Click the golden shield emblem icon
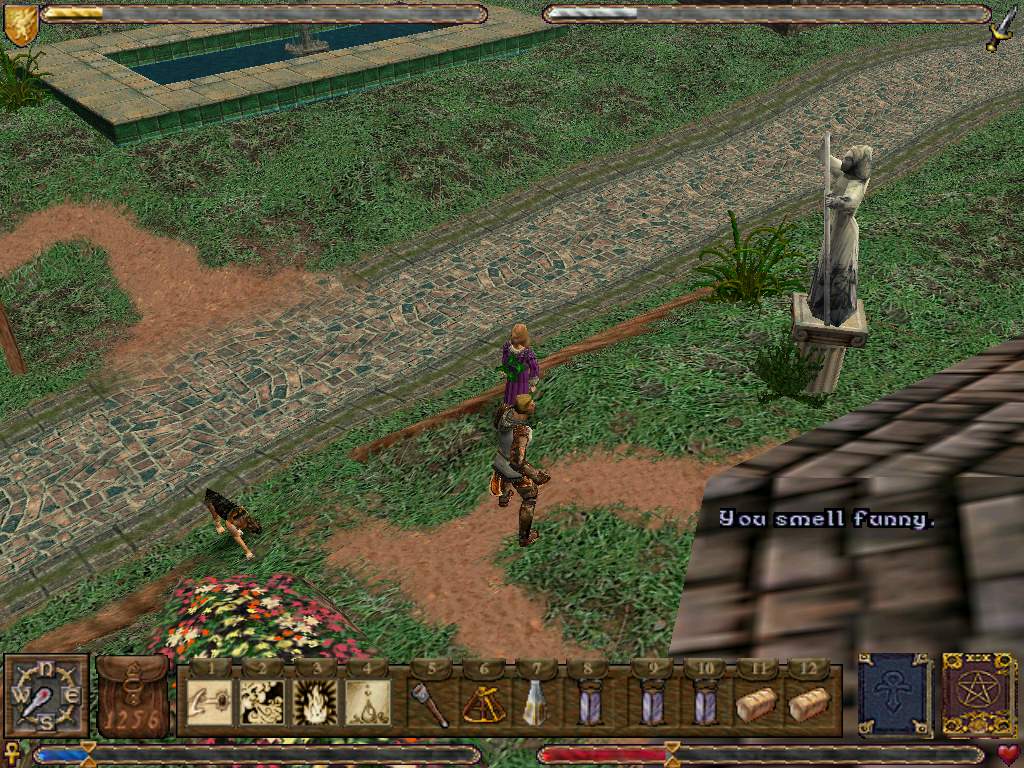Screen dimensions: 1024x768 [20, 24]
